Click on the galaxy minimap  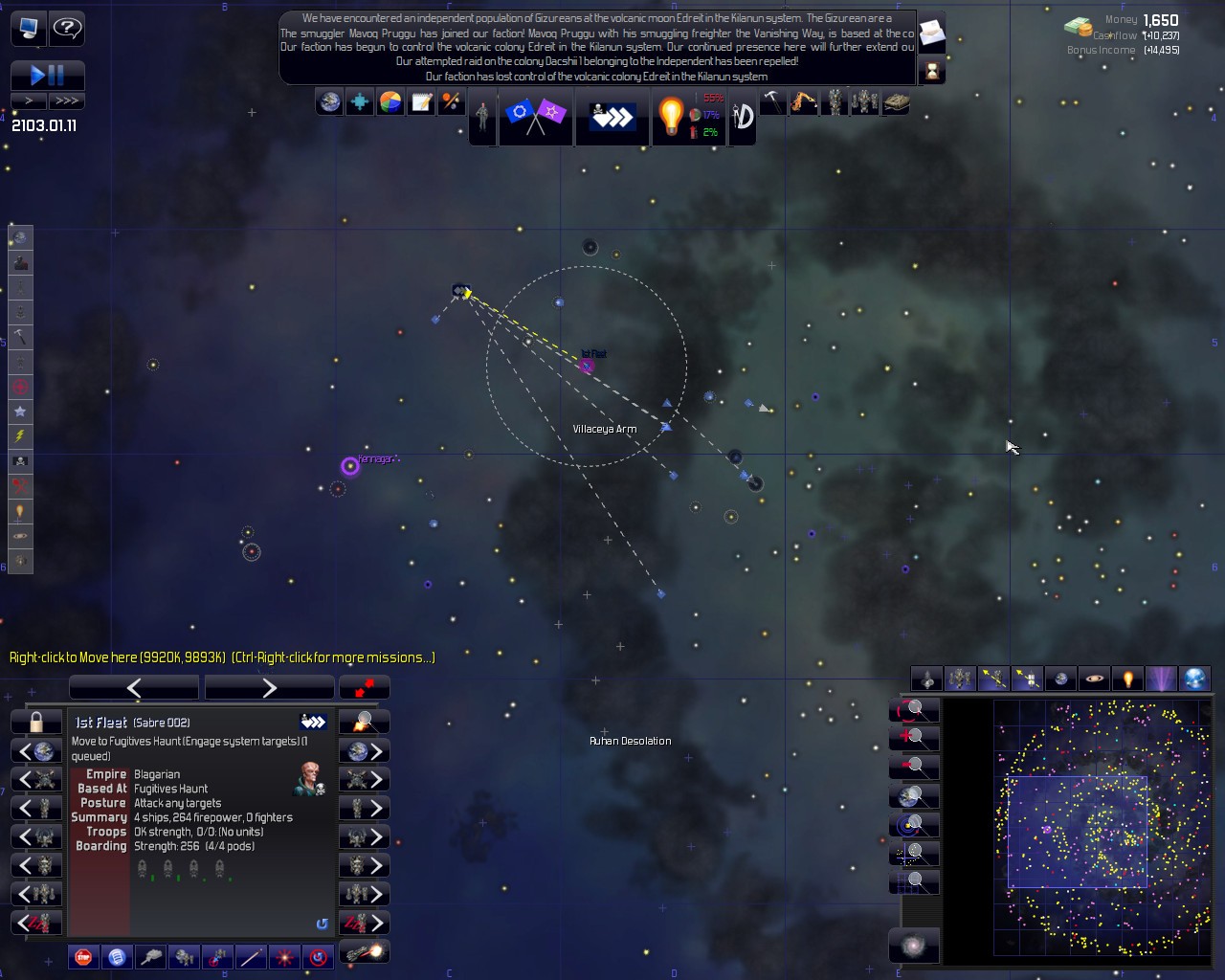tap(1102, 827)
